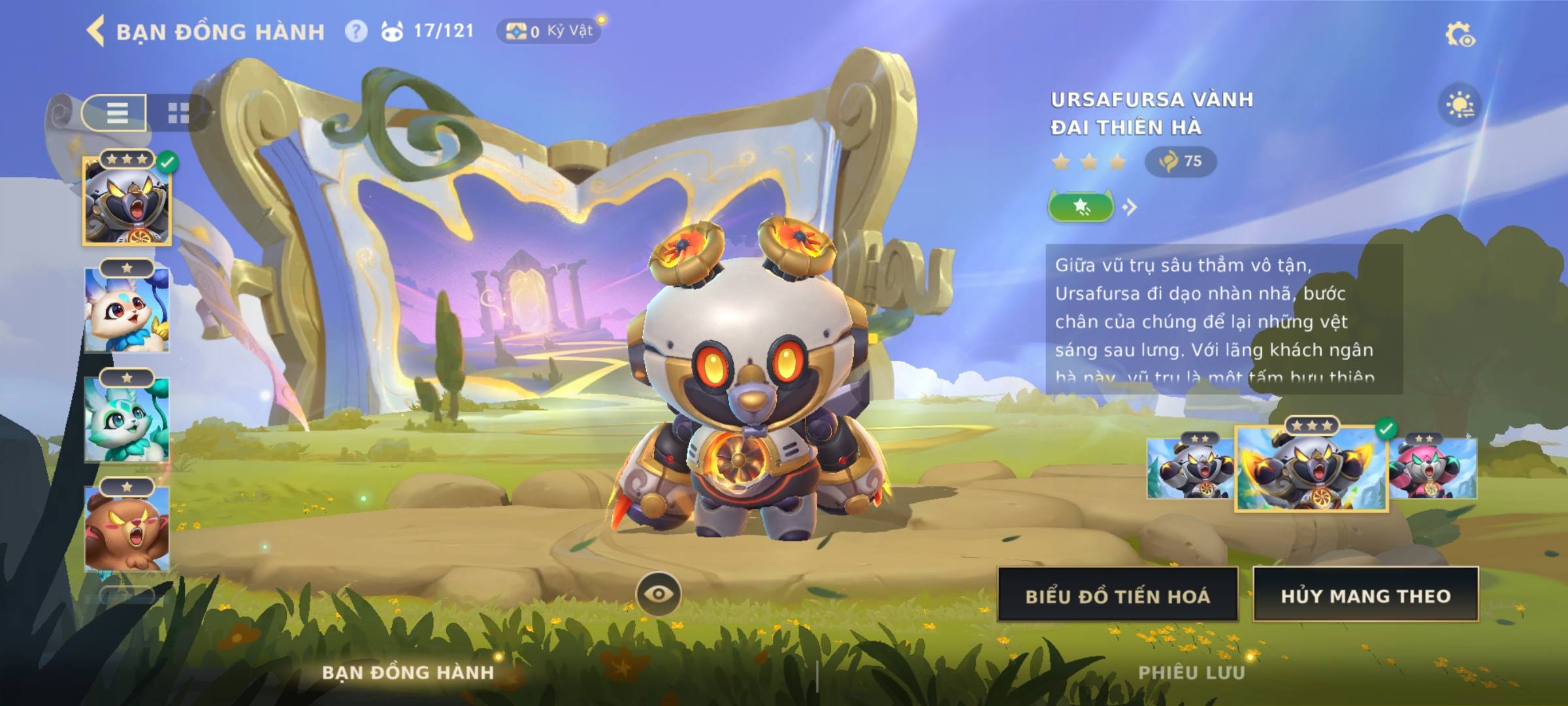Click the HỦY MANG THEO unequip button
1568x706 pixels.
pyautogui.click(x=1365, y=596)
